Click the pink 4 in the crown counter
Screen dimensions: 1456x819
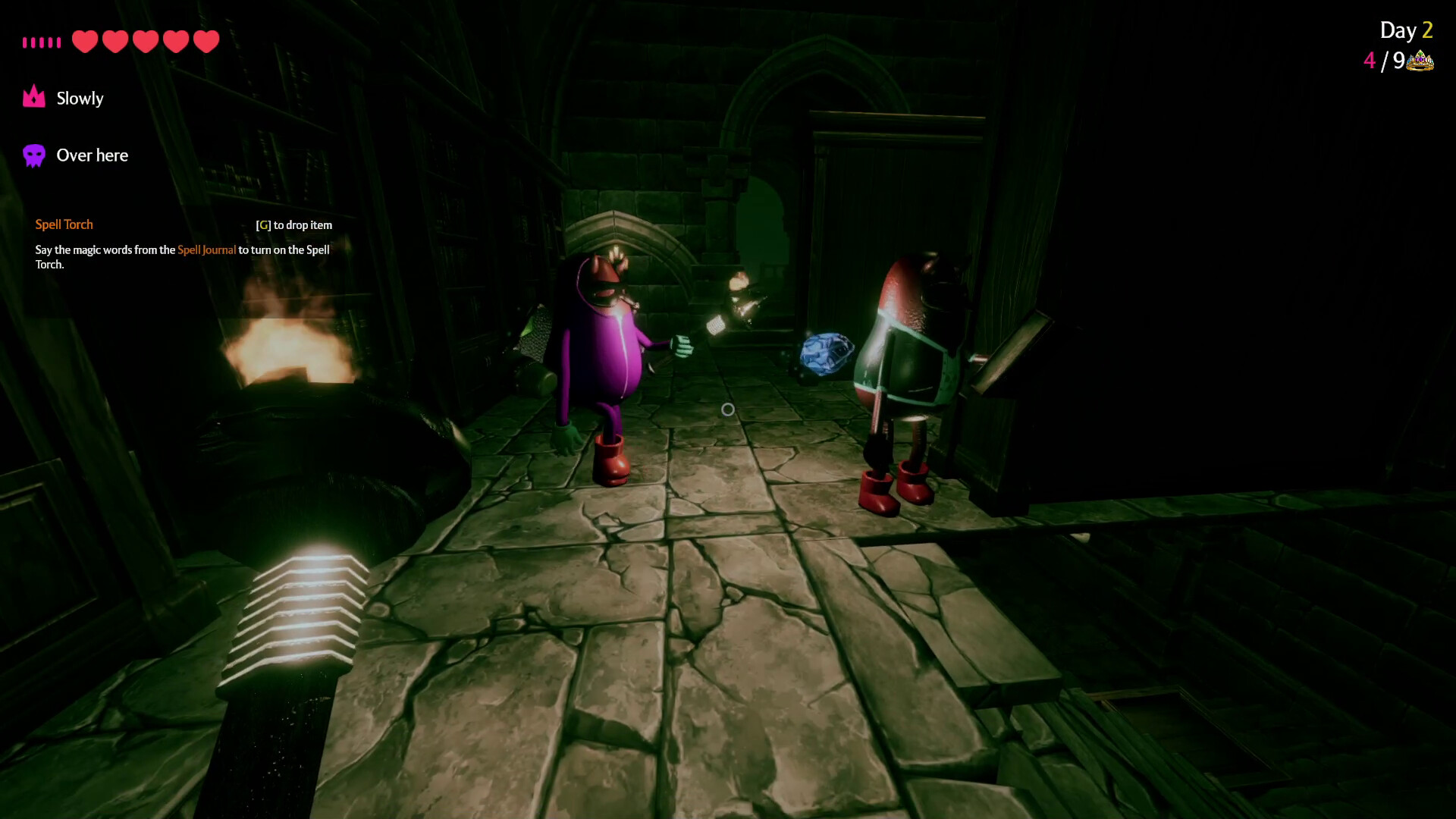(x=1370, y=61)
